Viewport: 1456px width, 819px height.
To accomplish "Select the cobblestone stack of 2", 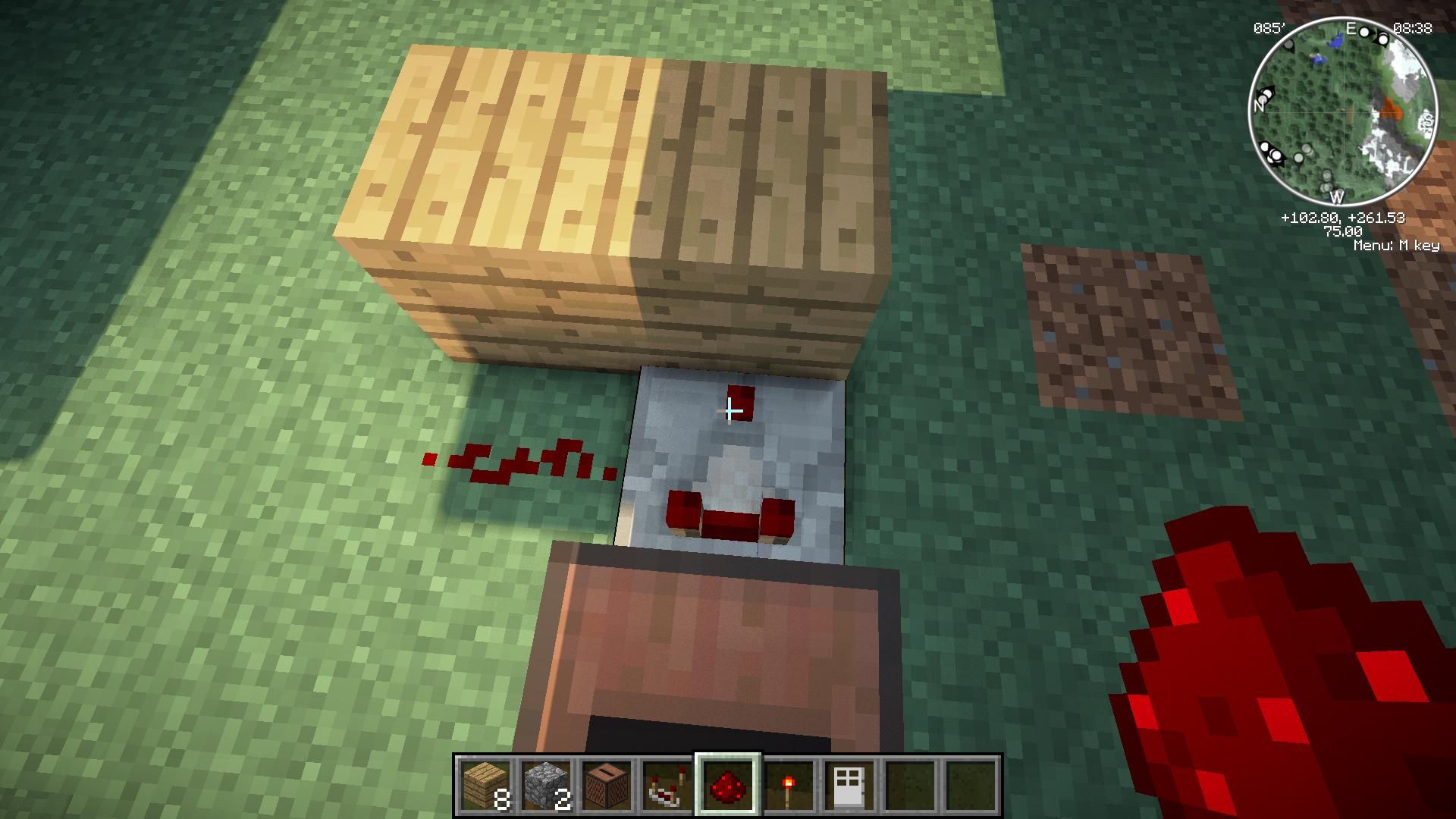I will coord(545,786).
